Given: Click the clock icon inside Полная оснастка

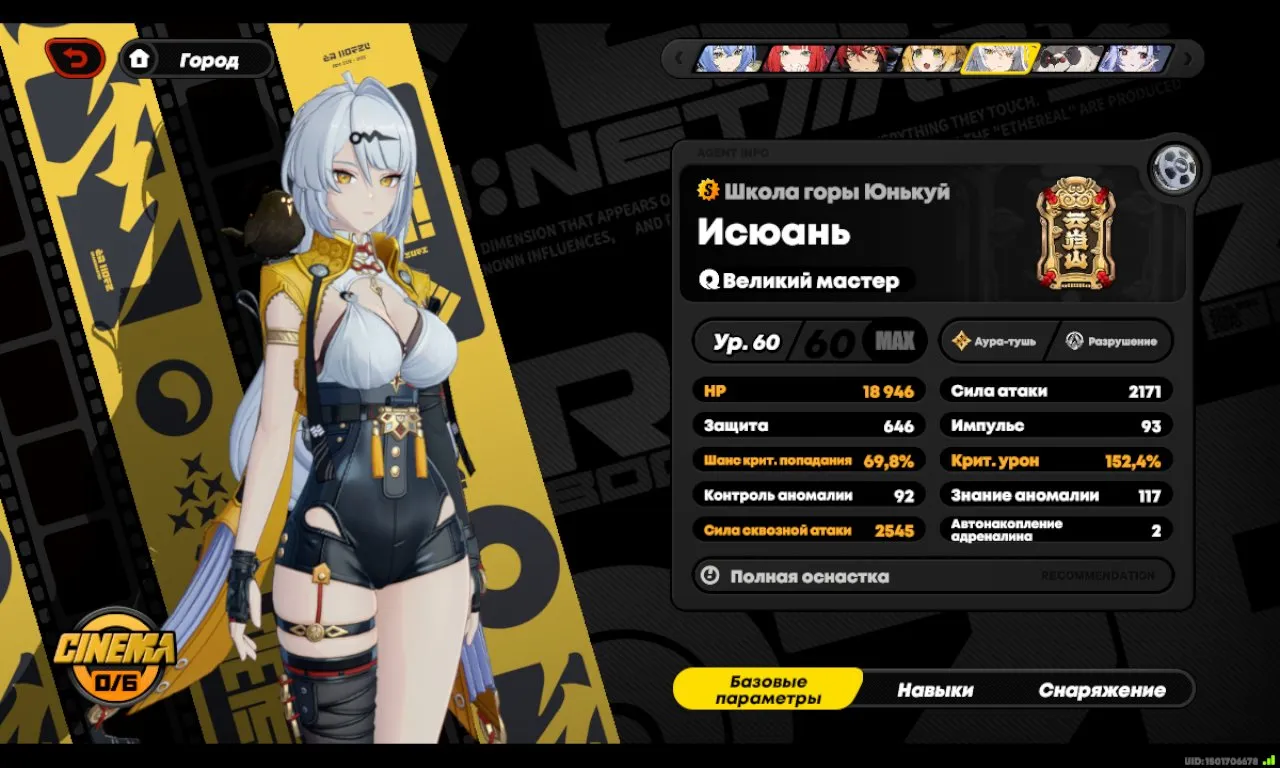Looking at the screenshot, I should 711,576.
